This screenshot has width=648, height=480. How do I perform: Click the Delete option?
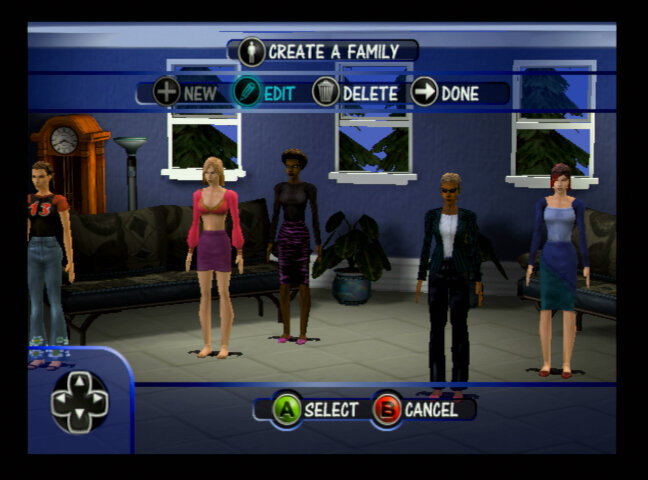[355, 93]
